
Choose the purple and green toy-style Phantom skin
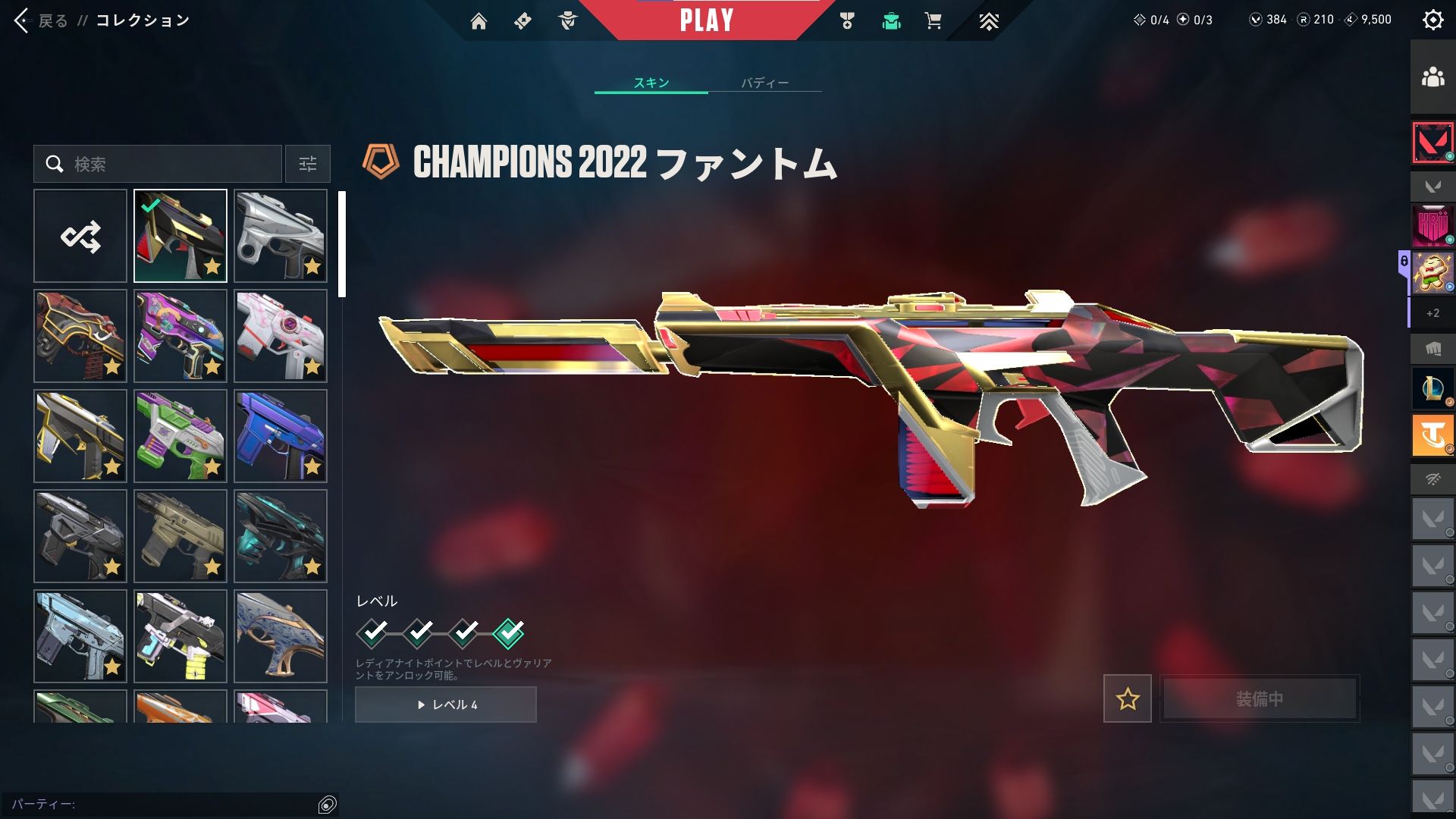coord(180,436)
